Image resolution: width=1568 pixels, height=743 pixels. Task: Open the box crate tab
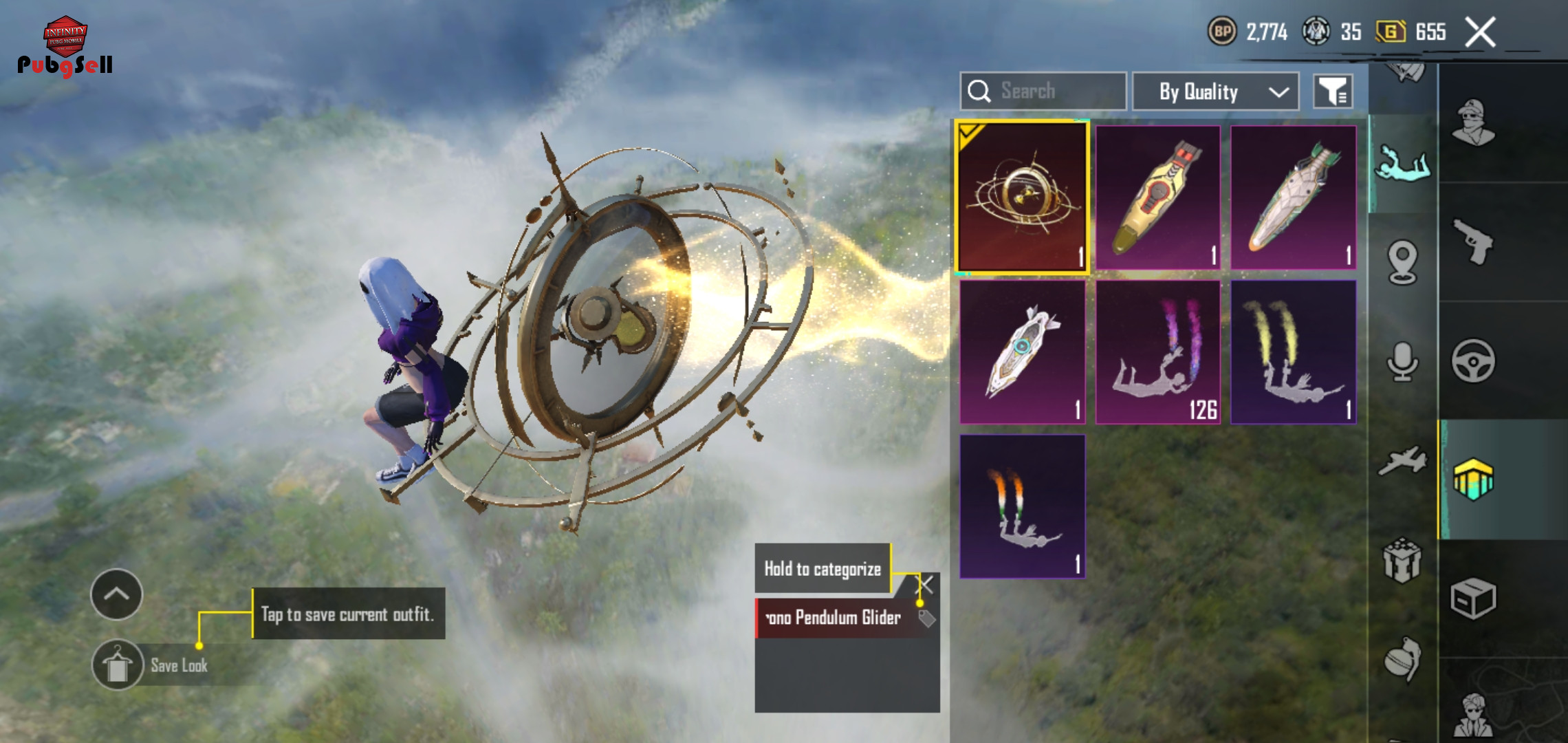click(x=1472, y=599)
